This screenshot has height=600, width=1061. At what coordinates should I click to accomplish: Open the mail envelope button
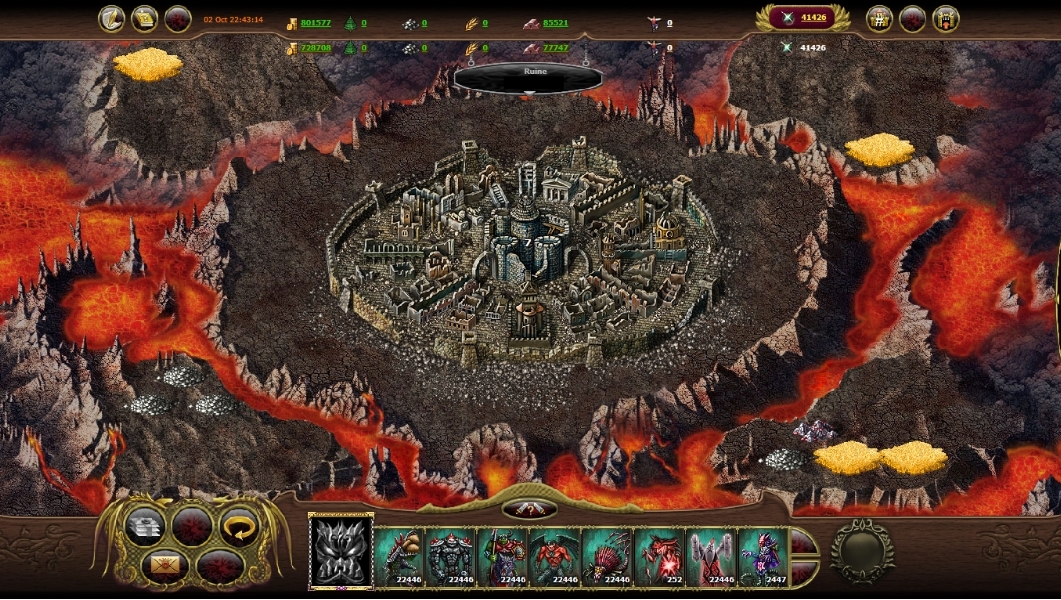[166, 564]
